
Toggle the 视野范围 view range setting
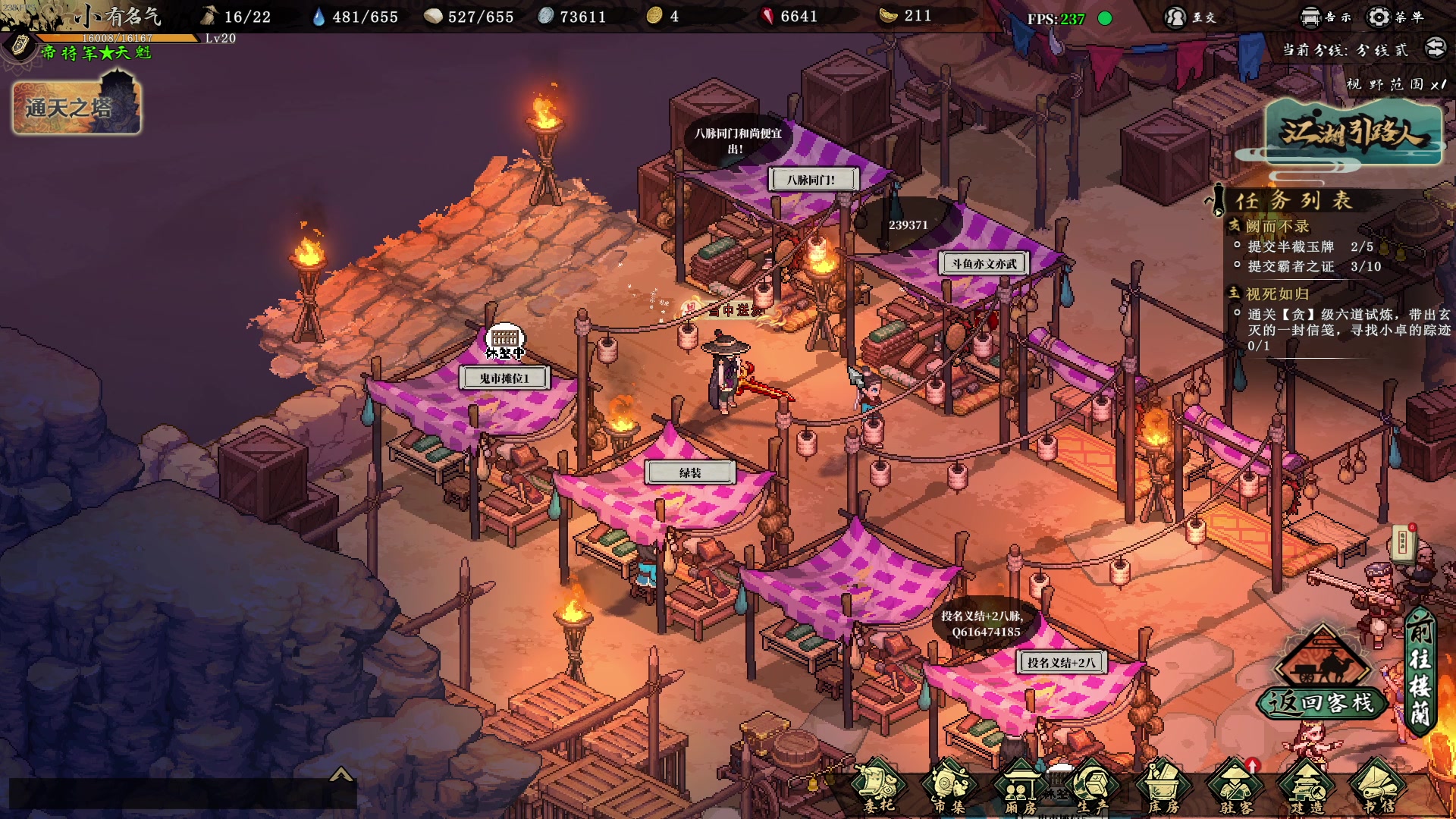click(x=1395, y=84)
